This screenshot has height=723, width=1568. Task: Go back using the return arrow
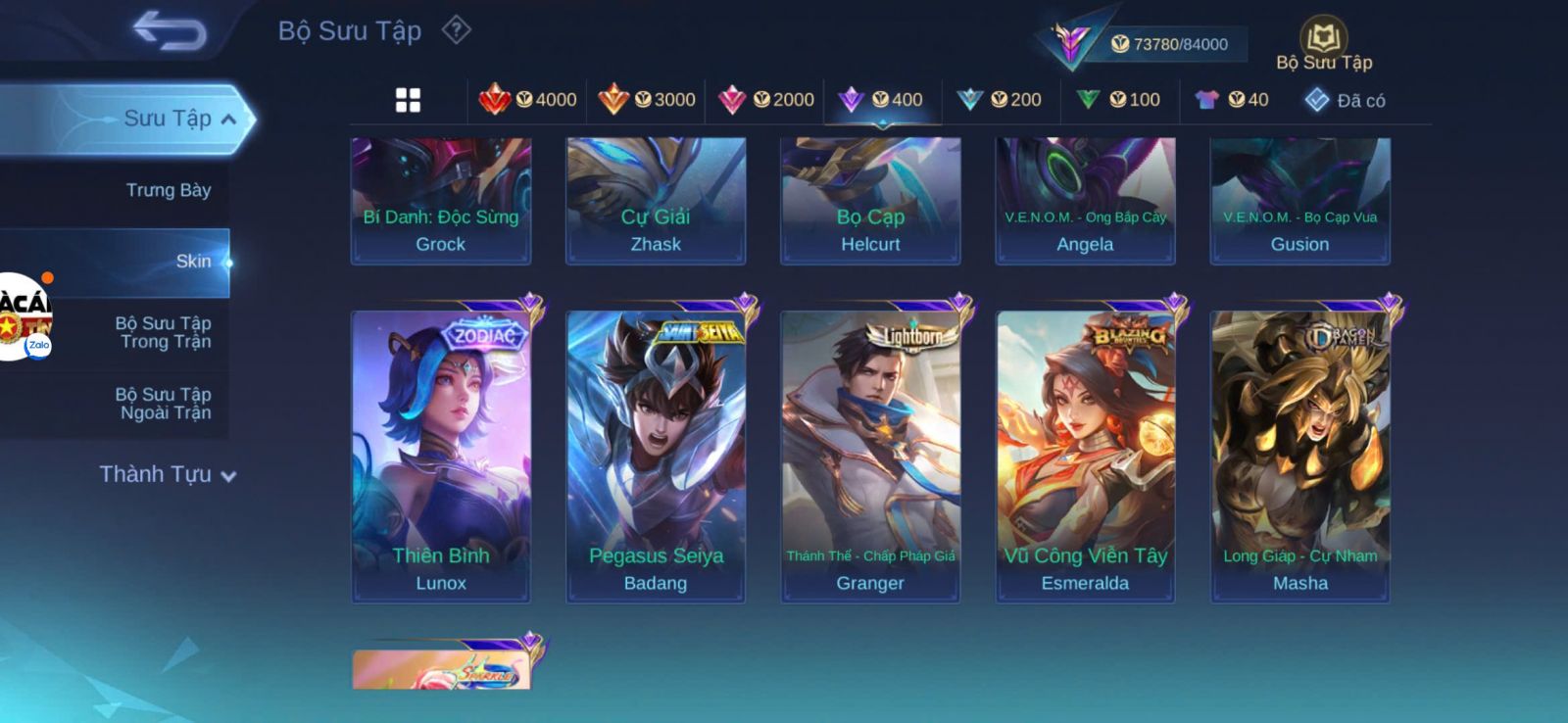[x=170, y=30]
